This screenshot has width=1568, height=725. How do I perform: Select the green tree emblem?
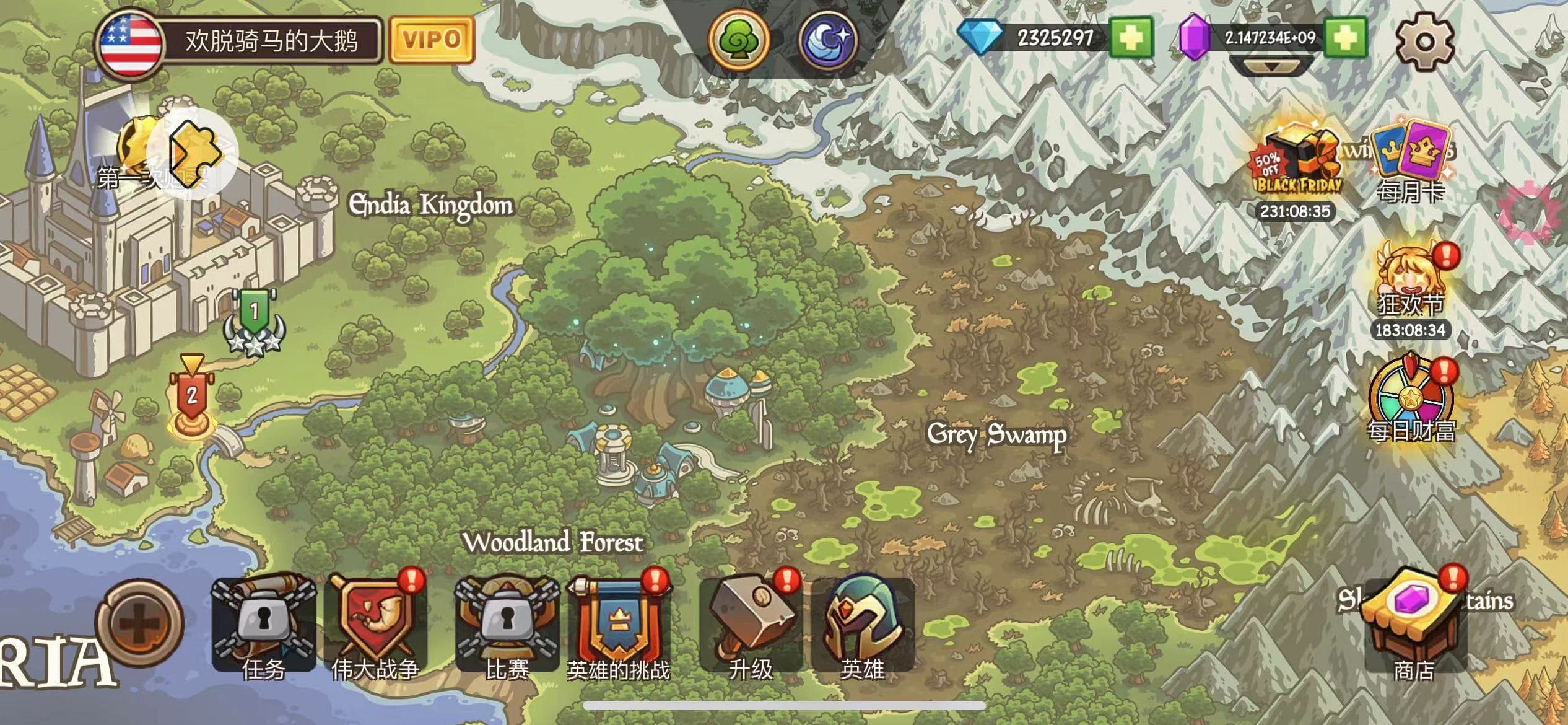click(x=738, y=40)
